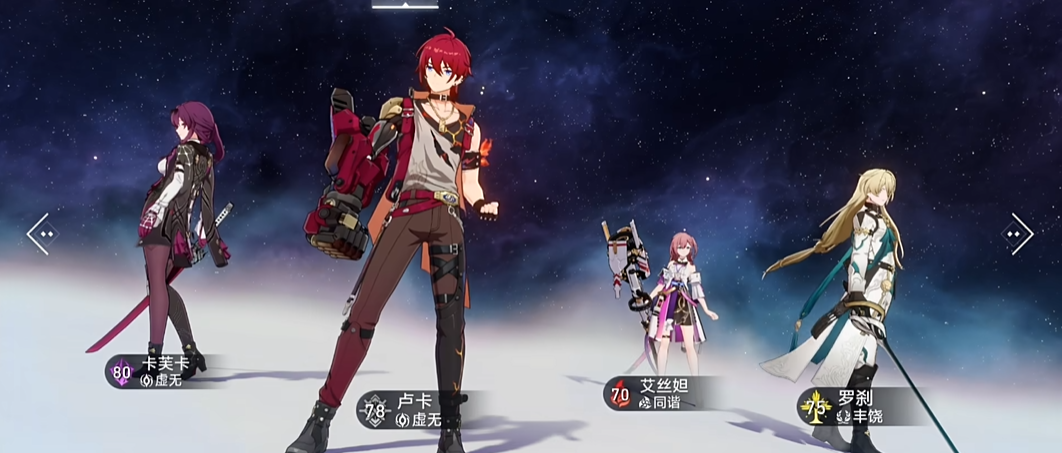
Task: Go to the next team with the right arrow
Action: [x=1018, y=234]
